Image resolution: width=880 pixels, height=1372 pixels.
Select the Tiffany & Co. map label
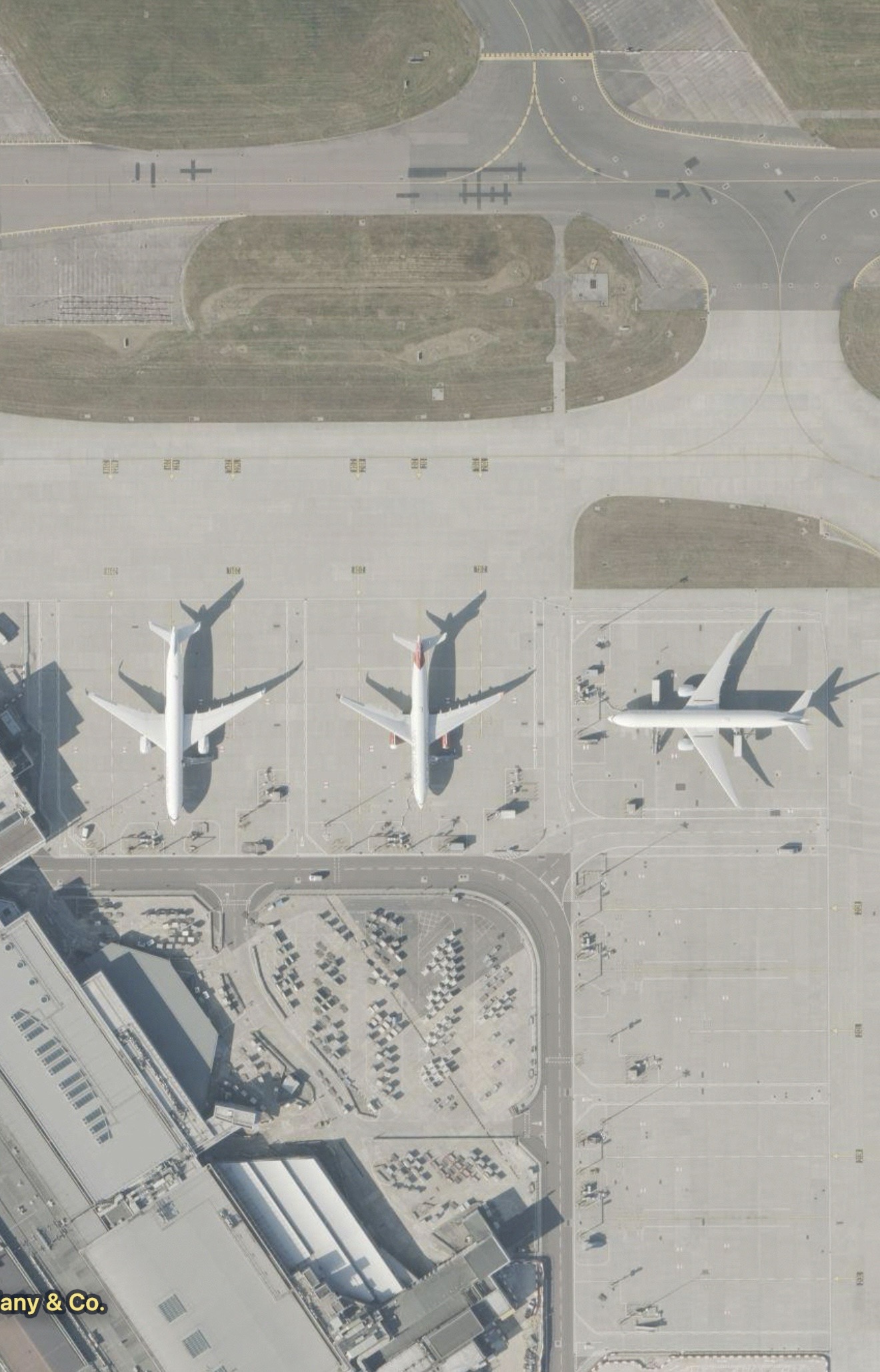pyautogui.click(x=52, y=1303)
